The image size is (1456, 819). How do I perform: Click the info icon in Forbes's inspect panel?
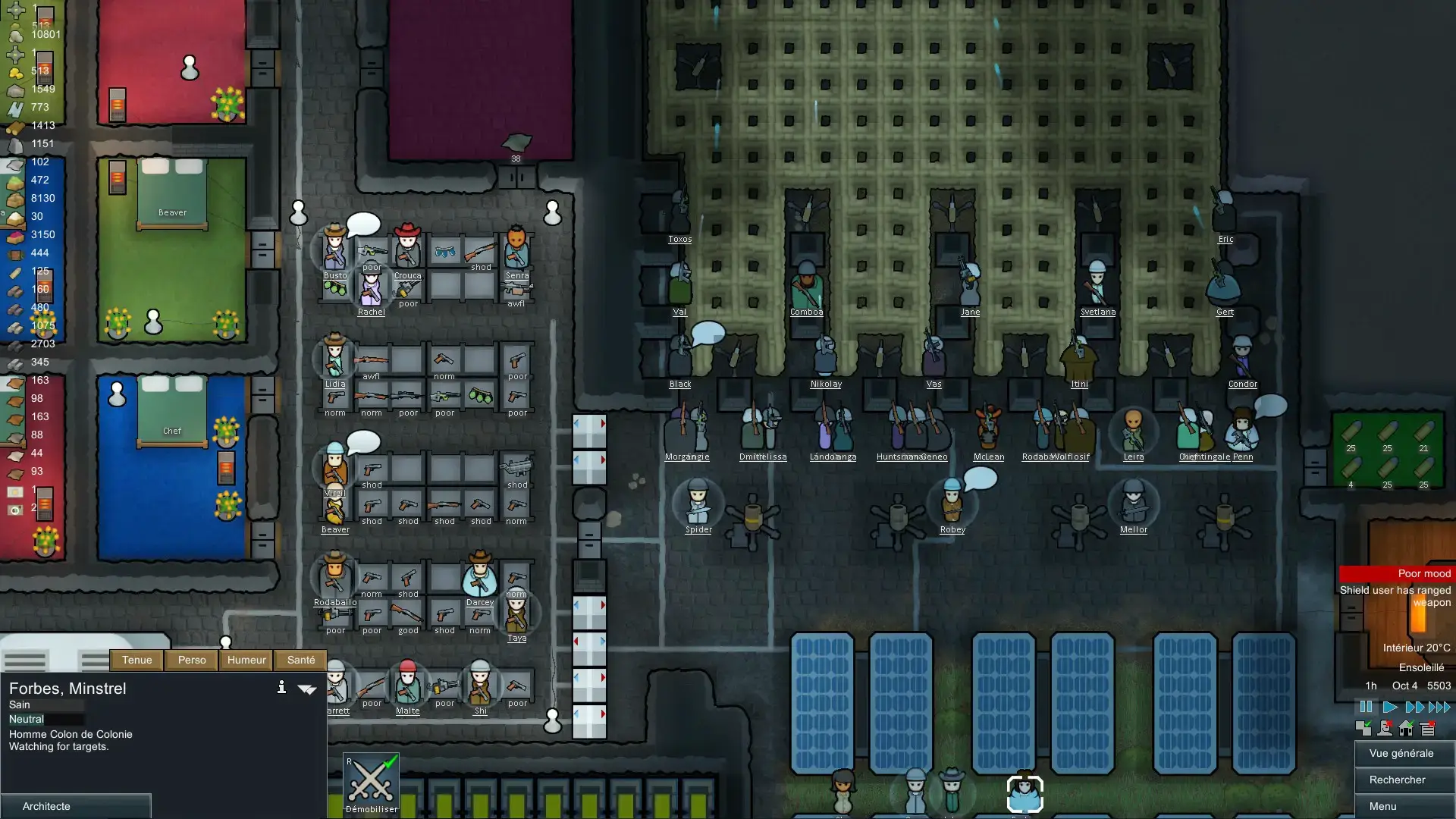pyautogui.click(x=282, y=688)
